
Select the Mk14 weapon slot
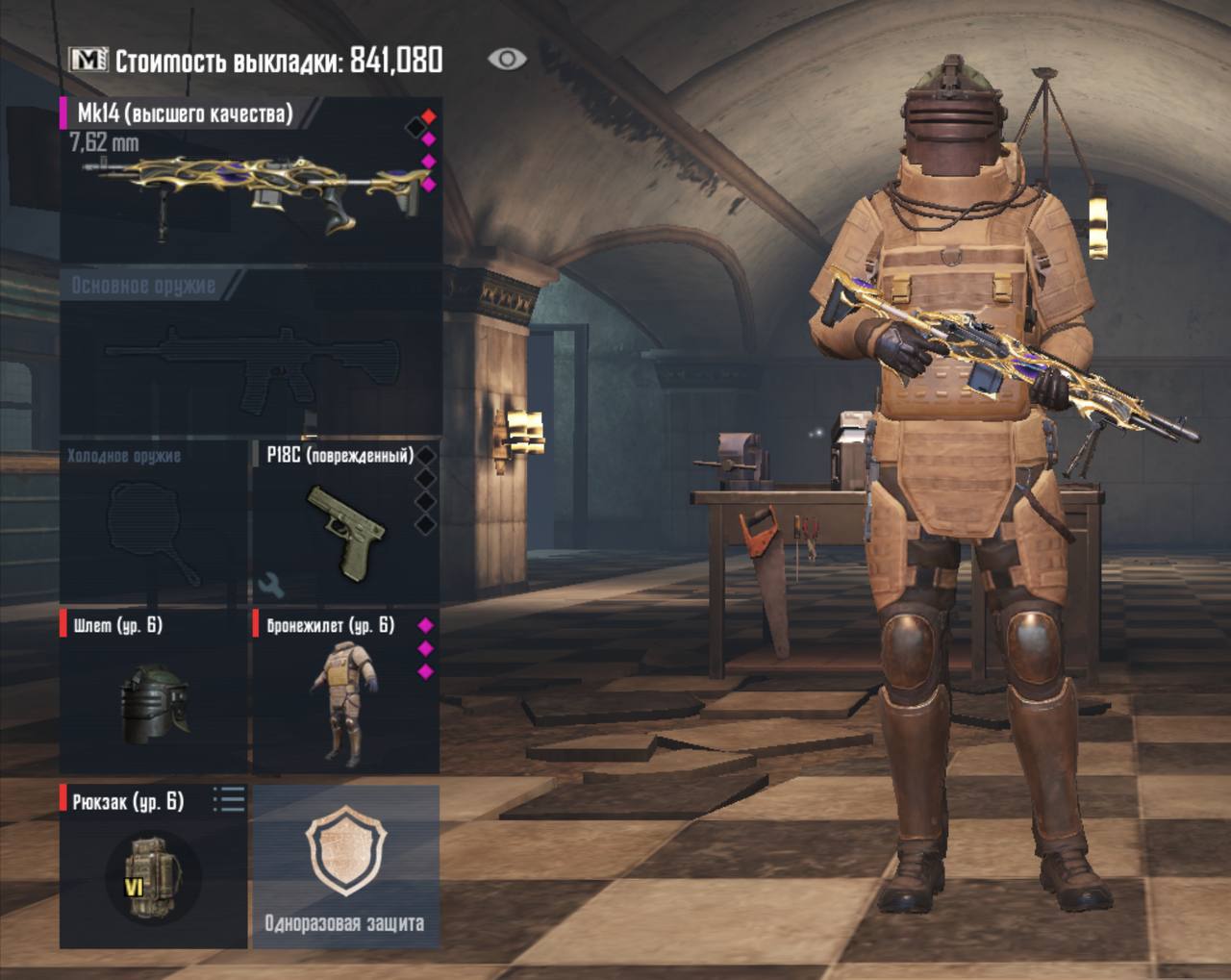250,180
